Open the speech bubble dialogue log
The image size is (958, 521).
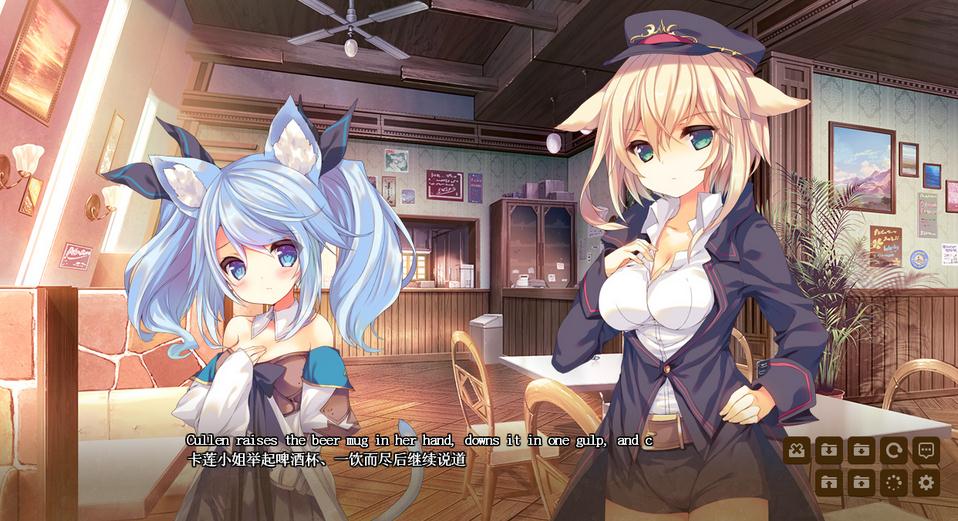926,450
